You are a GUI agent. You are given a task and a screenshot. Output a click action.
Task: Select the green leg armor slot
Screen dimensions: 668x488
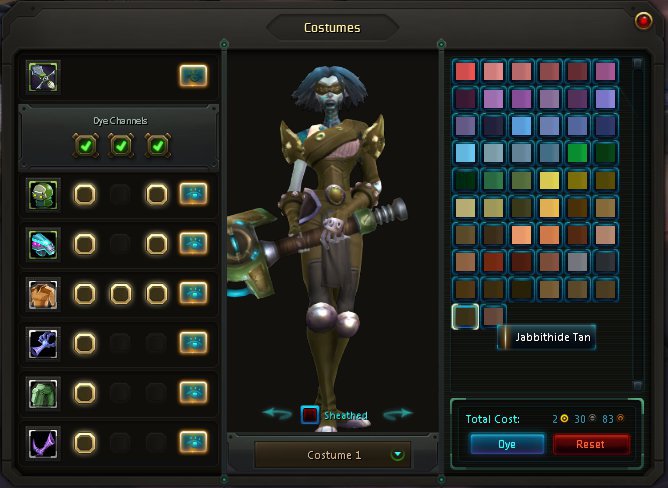coord(44,392)
